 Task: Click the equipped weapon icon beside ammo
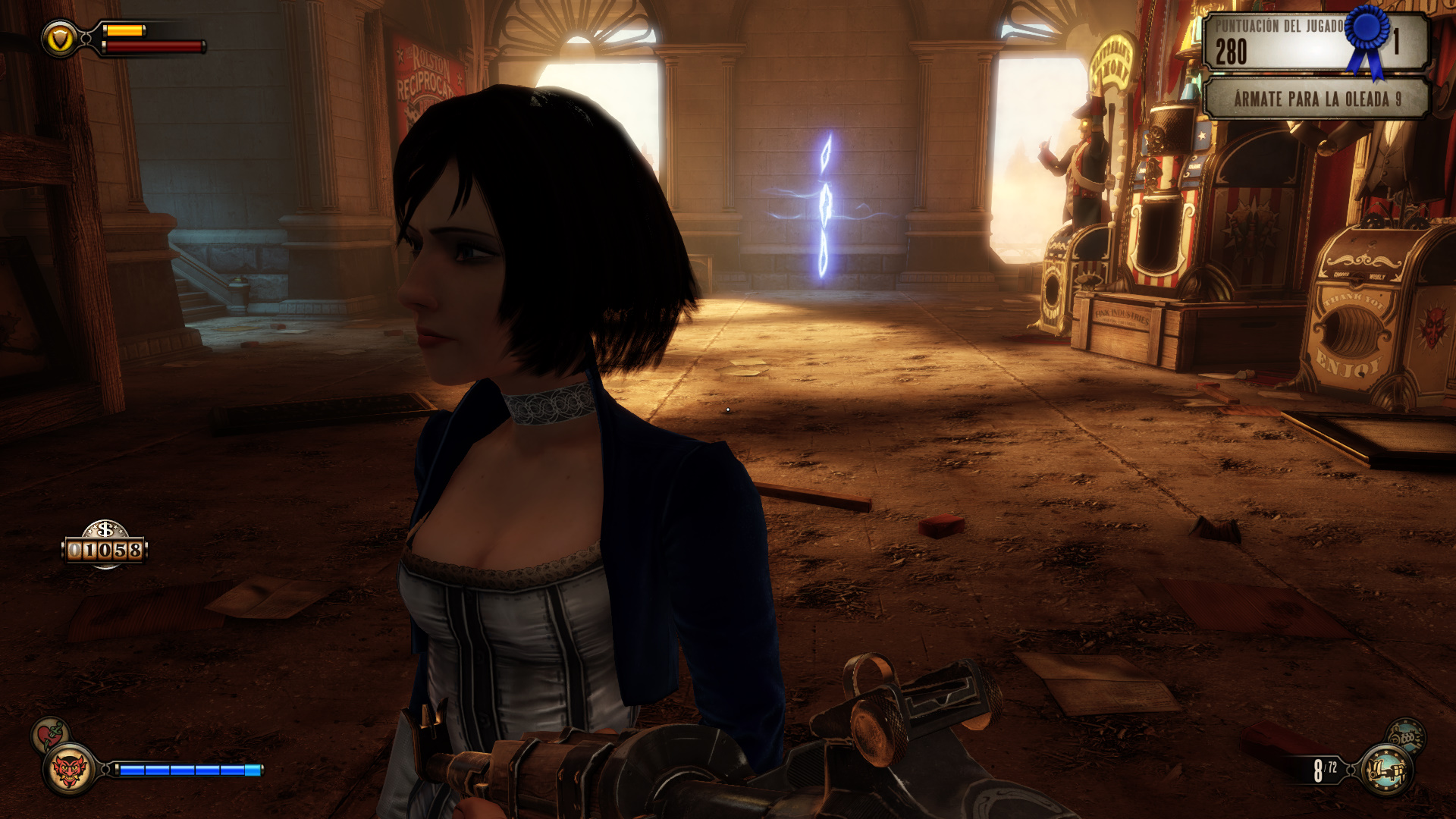pyautogui.click(x=1385, y=770)
